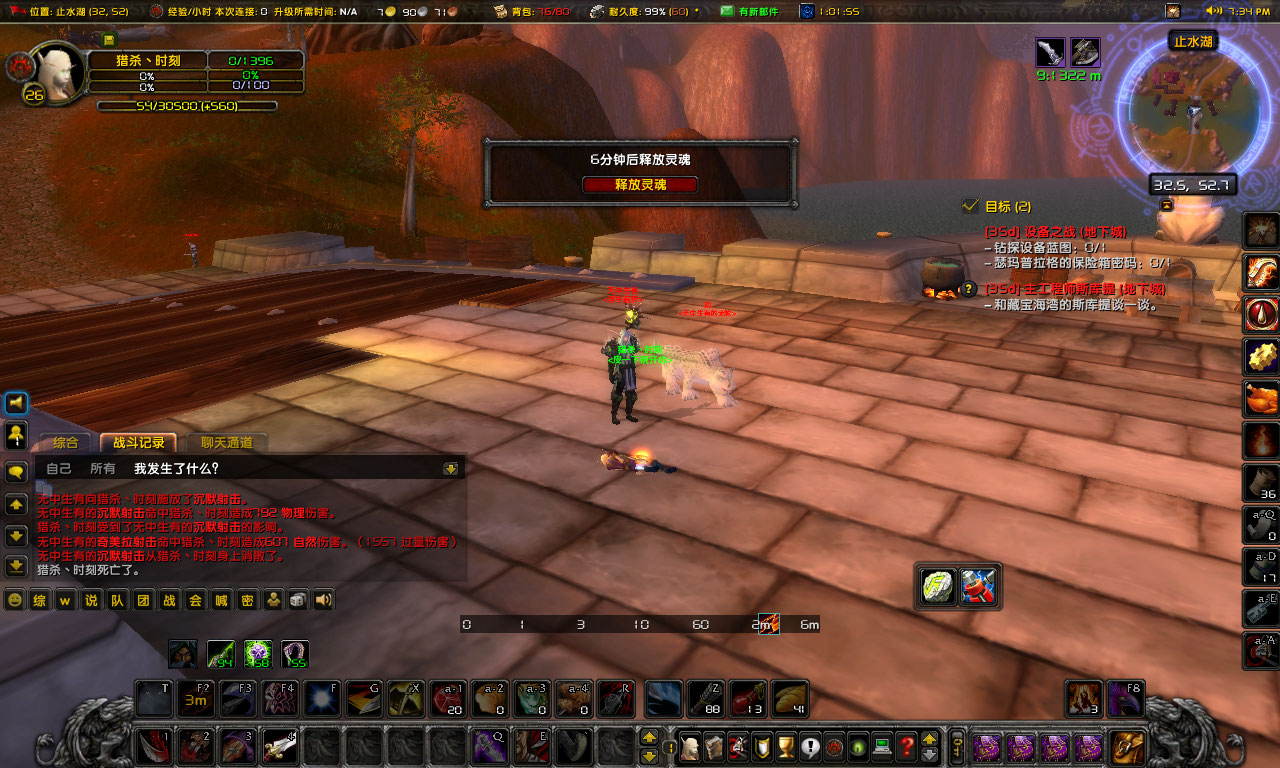The width and height of the screenshot is (1280, 768).
Task: Click the buff icon showing 94 stacks
Action: (x=219, y=655)
